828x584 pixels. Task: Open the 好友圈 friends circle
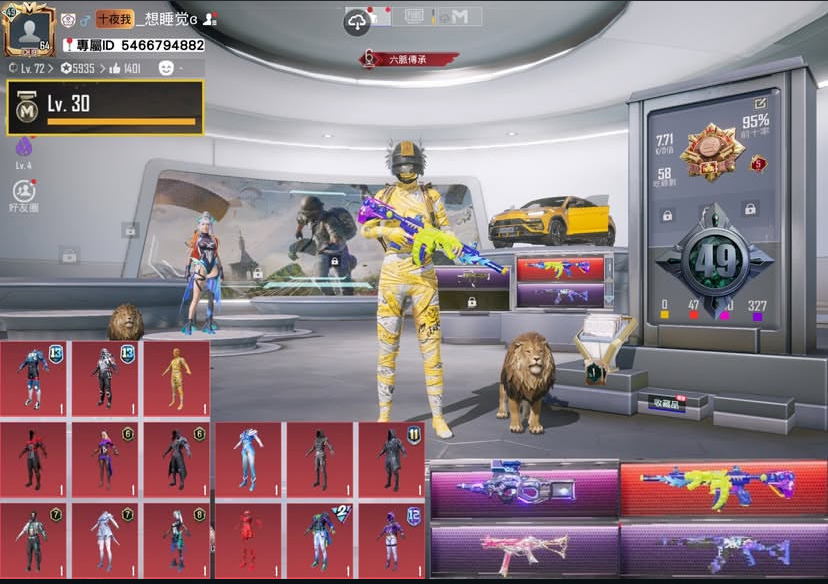[x=22, y=194]
